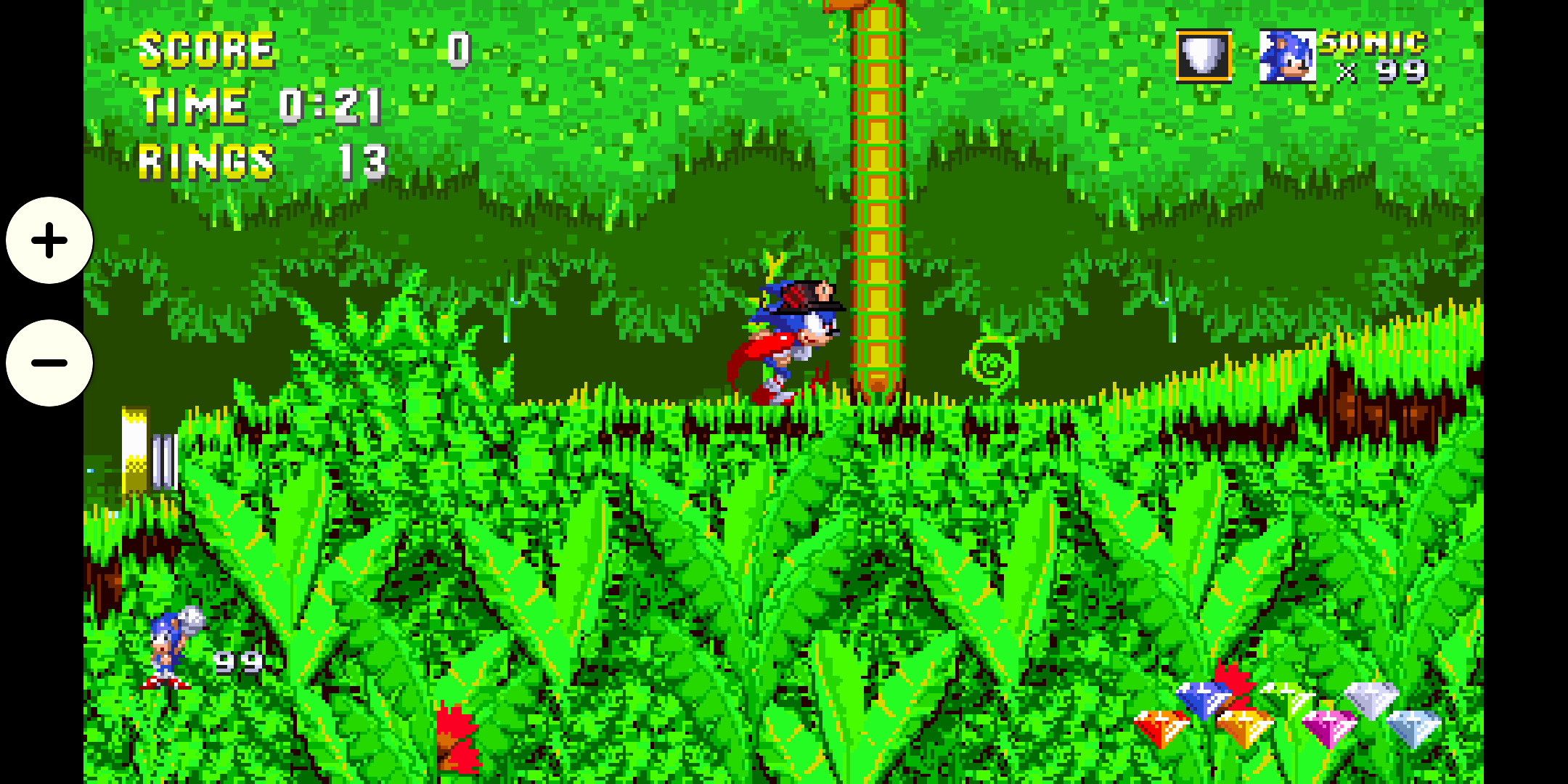
Task: Click the orange Chaos Emerald
Action: 1245,726
